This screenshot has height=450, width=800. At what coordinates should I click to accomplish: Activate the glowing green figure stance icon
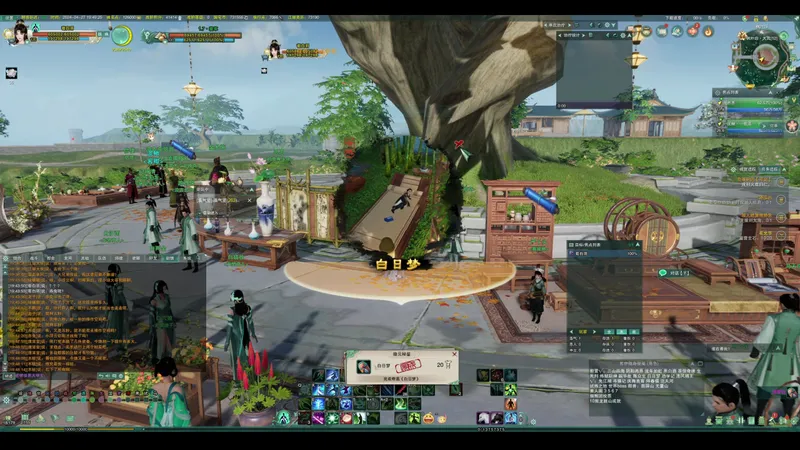[284, 417]
